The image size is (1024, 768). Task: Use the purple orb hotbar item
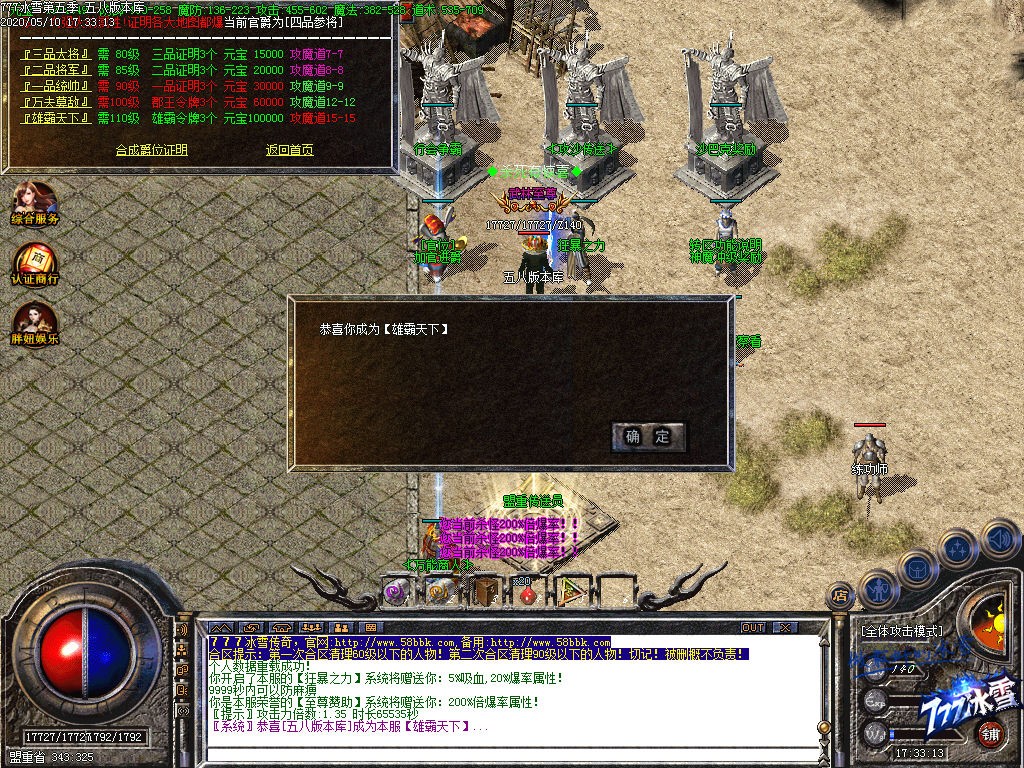pos(396,591)
